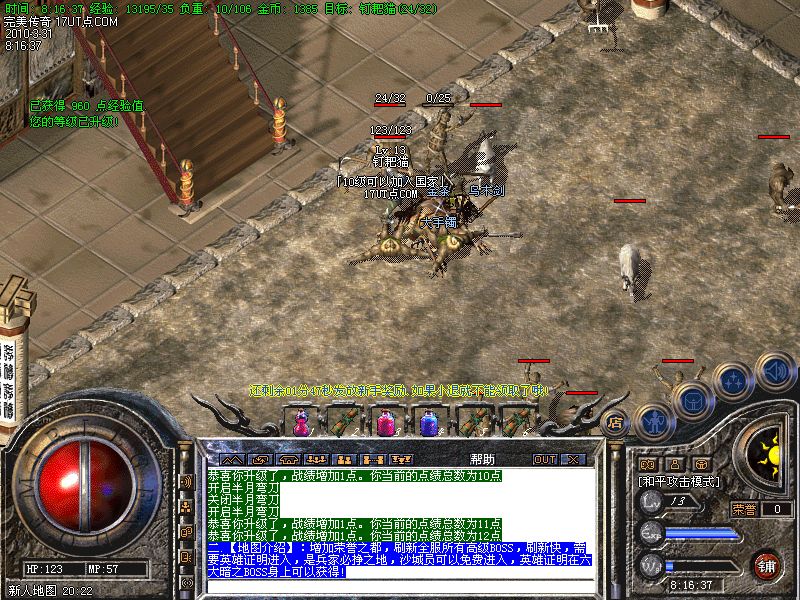Click the OUT button on the chat bar

coord(545,459)
